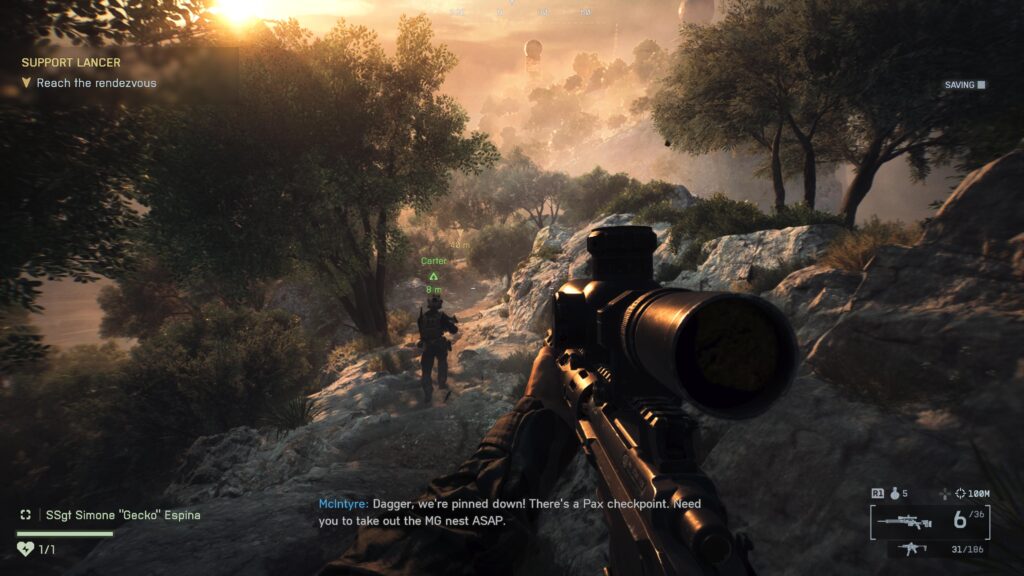The height and width of the screenshot is (576, 1024).
Task: Switch to the secondary assault rifle icon
Action: pos(911,548)
